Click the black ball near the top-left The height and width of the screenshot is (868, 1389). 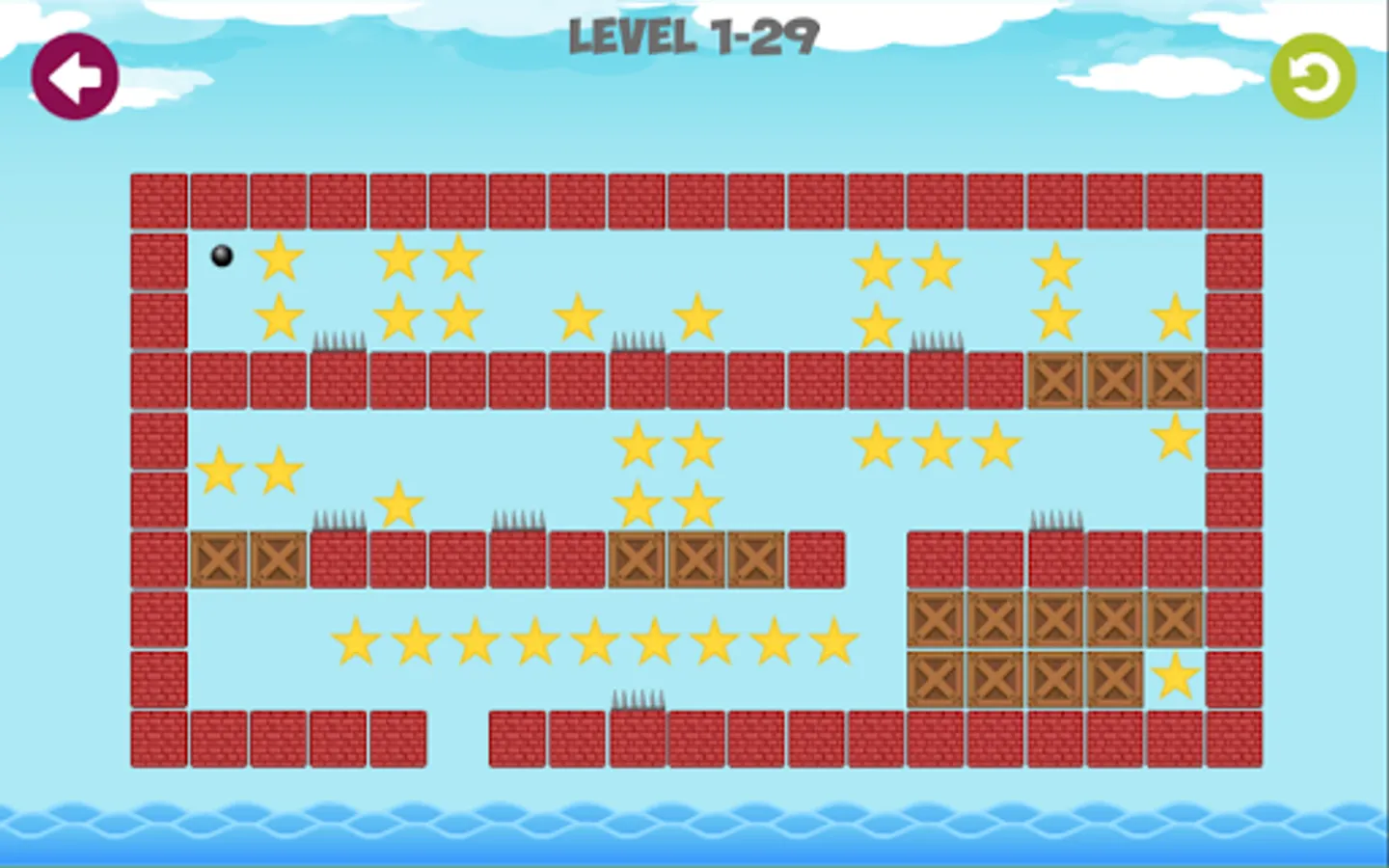[220, 255]
